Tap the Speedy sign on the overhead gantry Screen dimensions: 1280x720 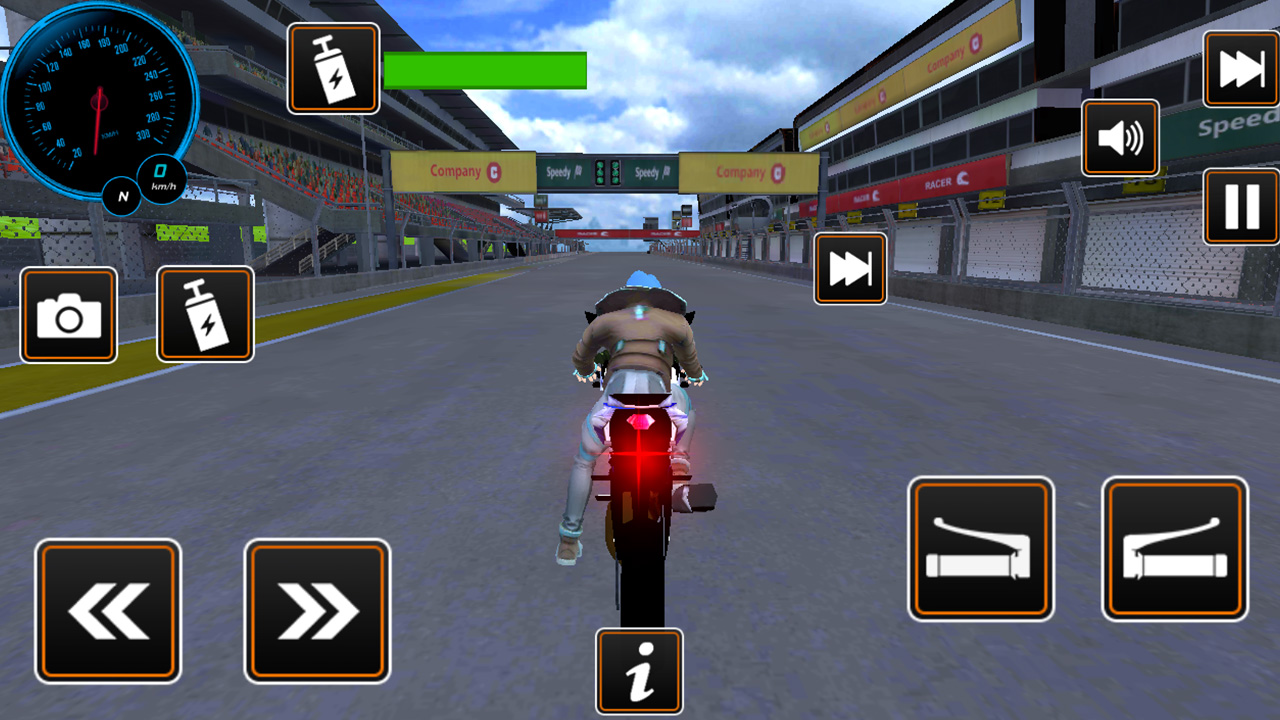(x=561, y=171)
